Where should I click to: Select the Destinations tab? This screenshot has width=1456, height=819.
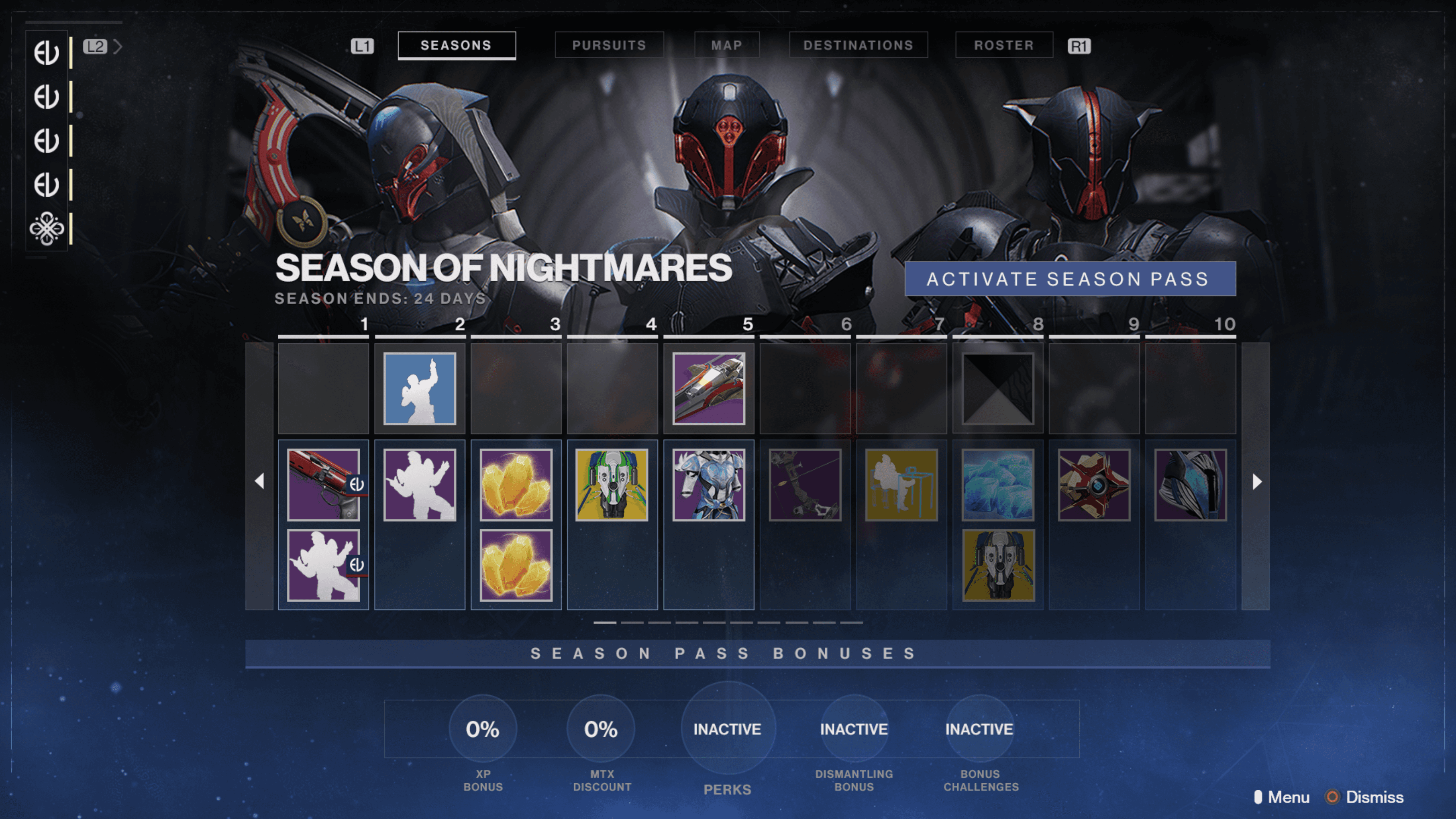(x=858, y=45)
